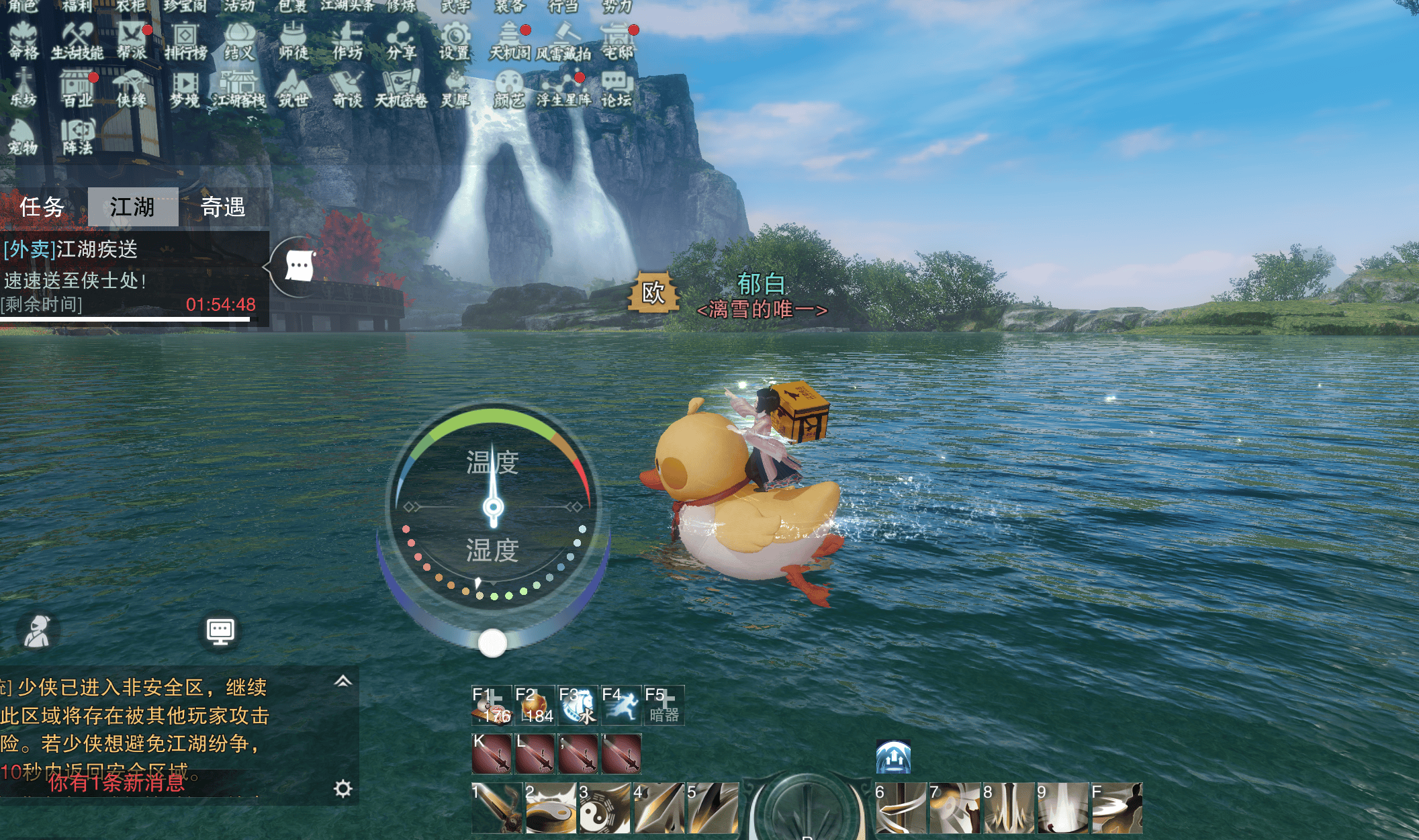Open the 帮派 guild panel
Viewport: 1419px width, 840px height.
tap(132, 40)
